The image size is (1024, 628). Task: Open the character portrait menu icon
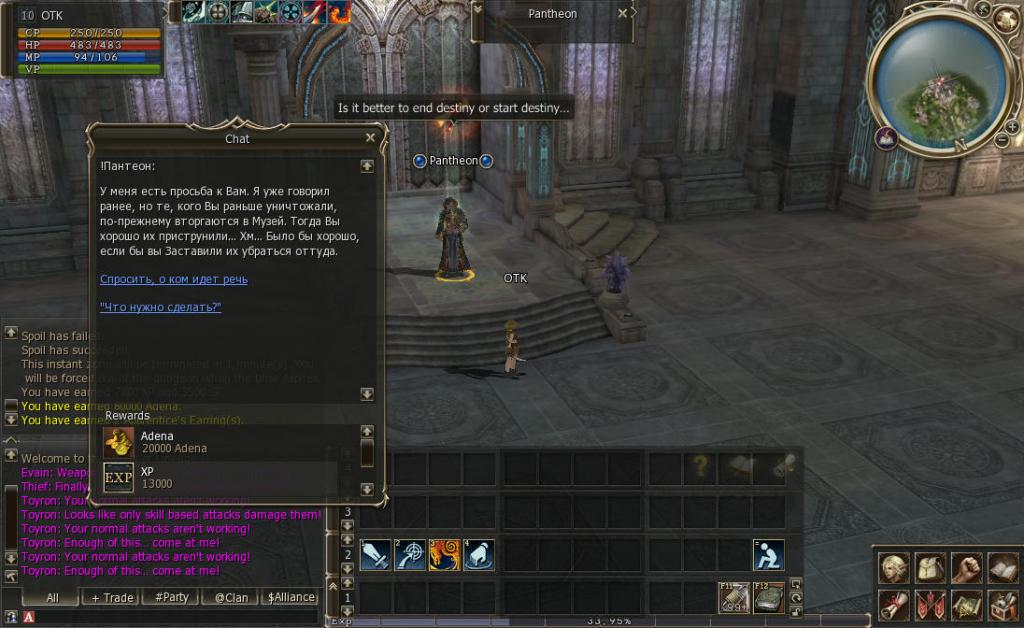(x=893, y=567)
